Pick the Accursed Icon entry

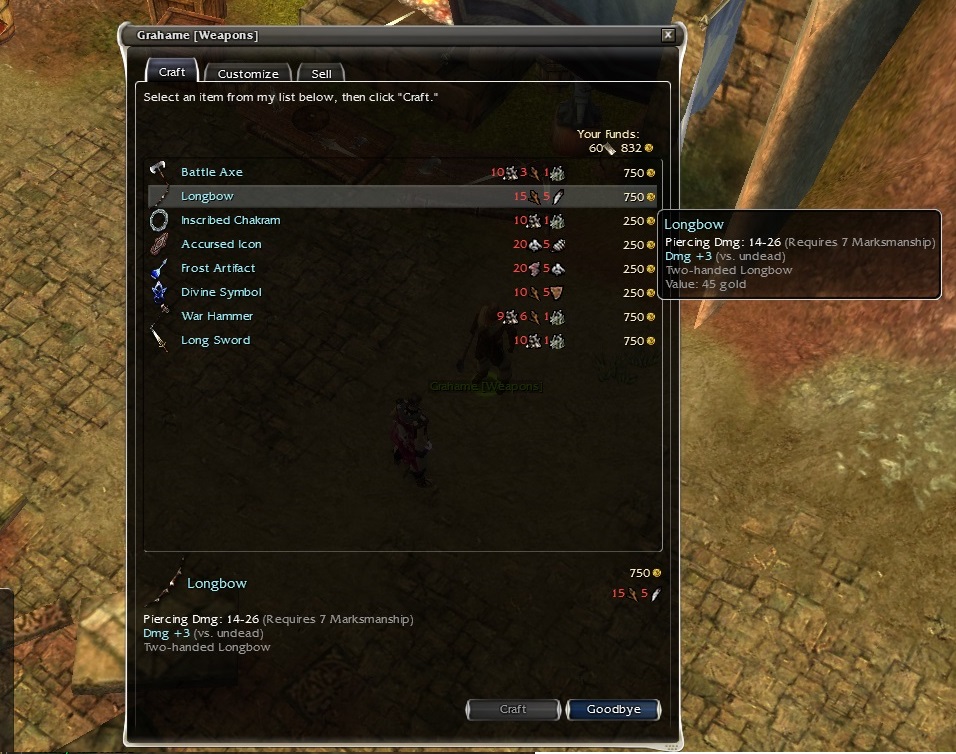click(221, 244)
